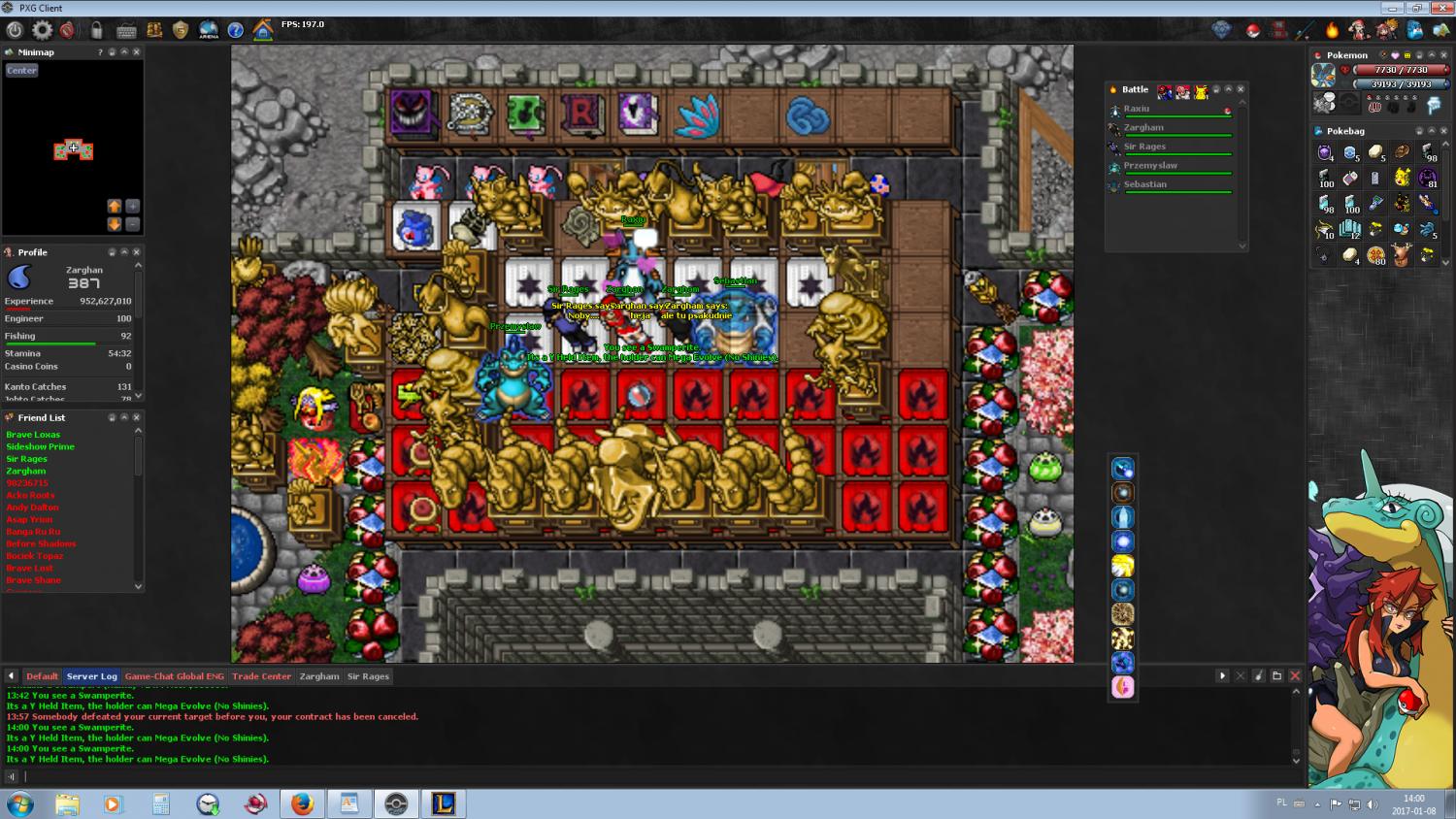Open the gear settings icon

click(x=43, y=30)
